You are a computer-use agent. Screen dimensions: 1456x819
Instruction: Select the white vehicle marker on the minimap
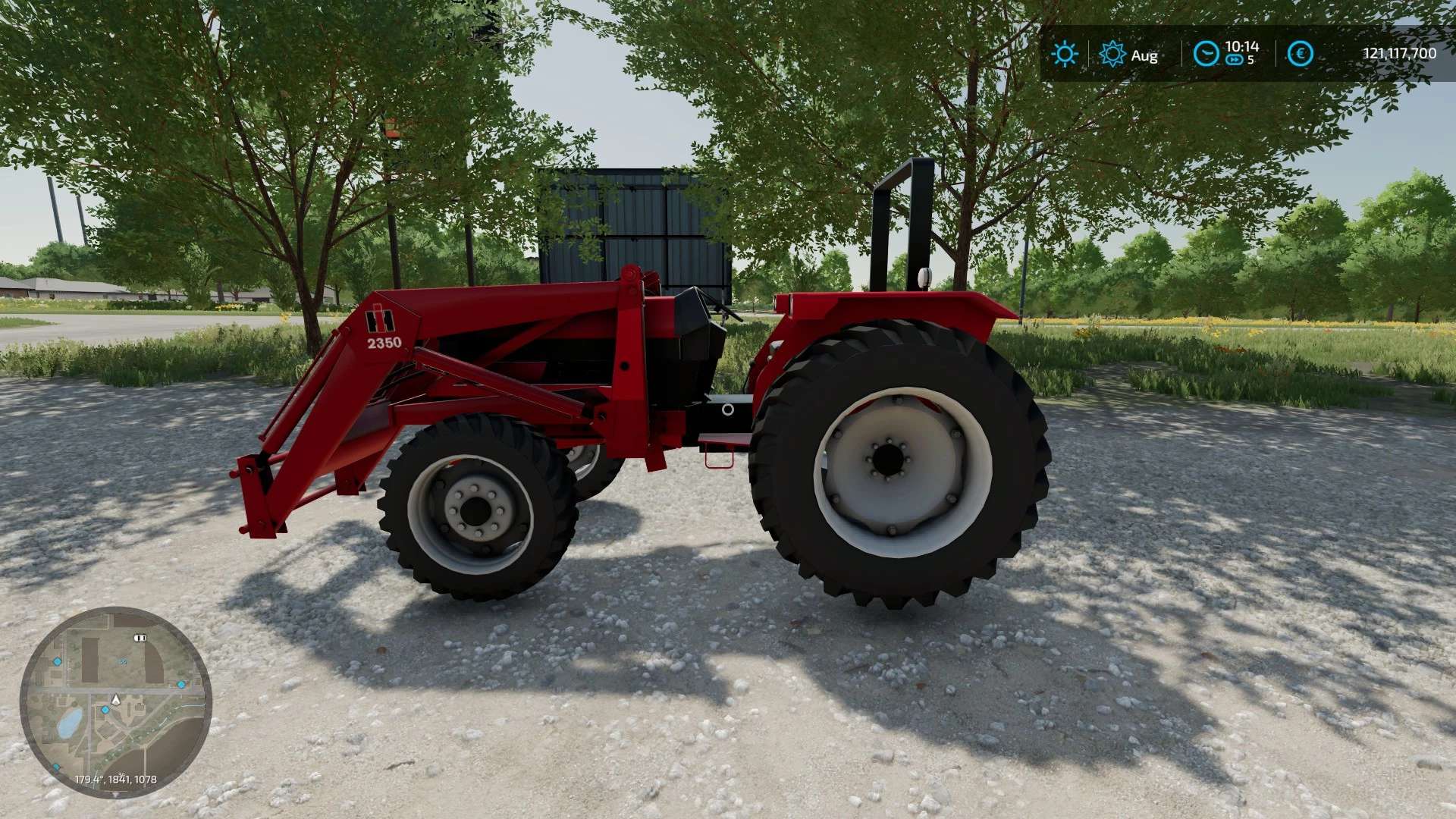tap(139, 638)
